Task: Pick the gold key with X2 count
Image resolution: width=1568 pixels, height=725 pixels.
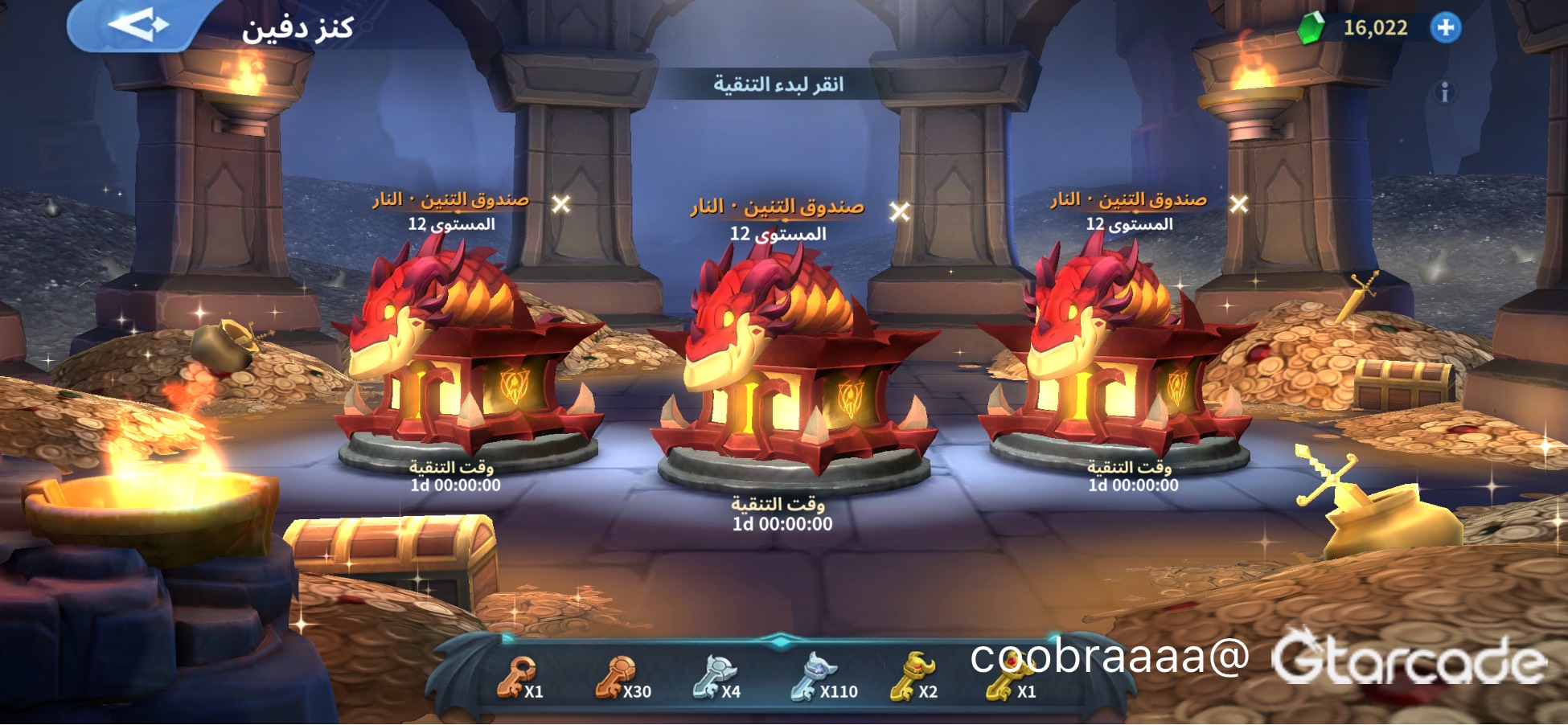Action: [x=912, y=679]
